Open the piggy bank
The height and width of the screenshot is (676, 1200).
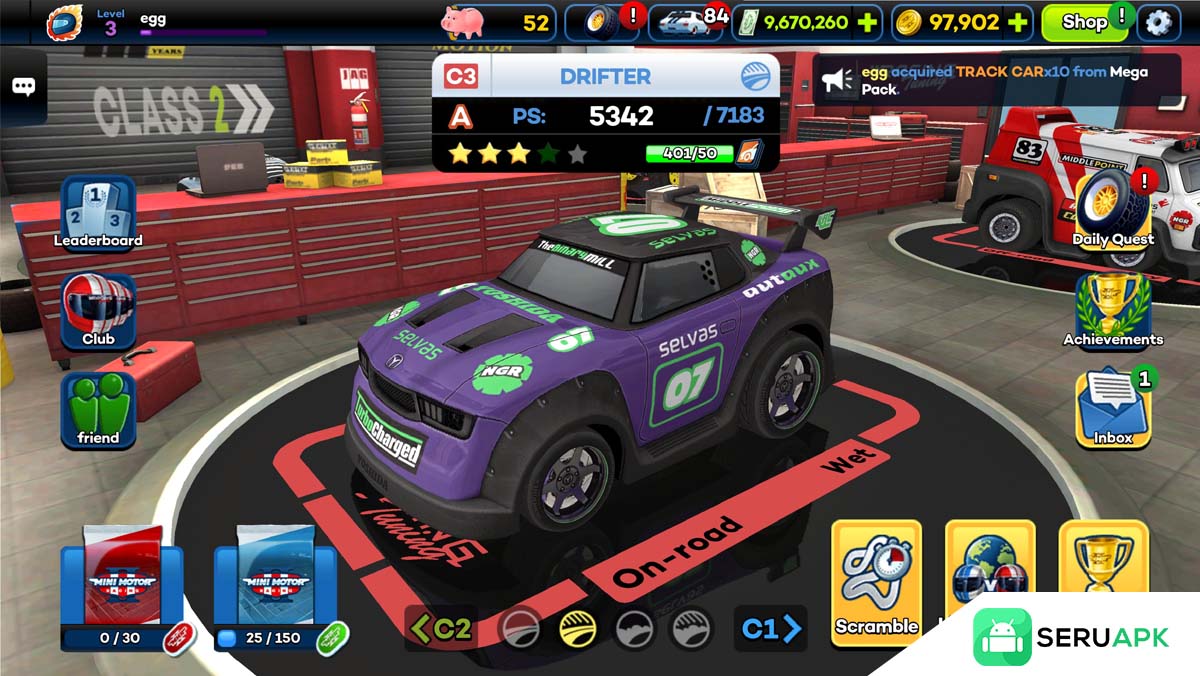[463, 21]
